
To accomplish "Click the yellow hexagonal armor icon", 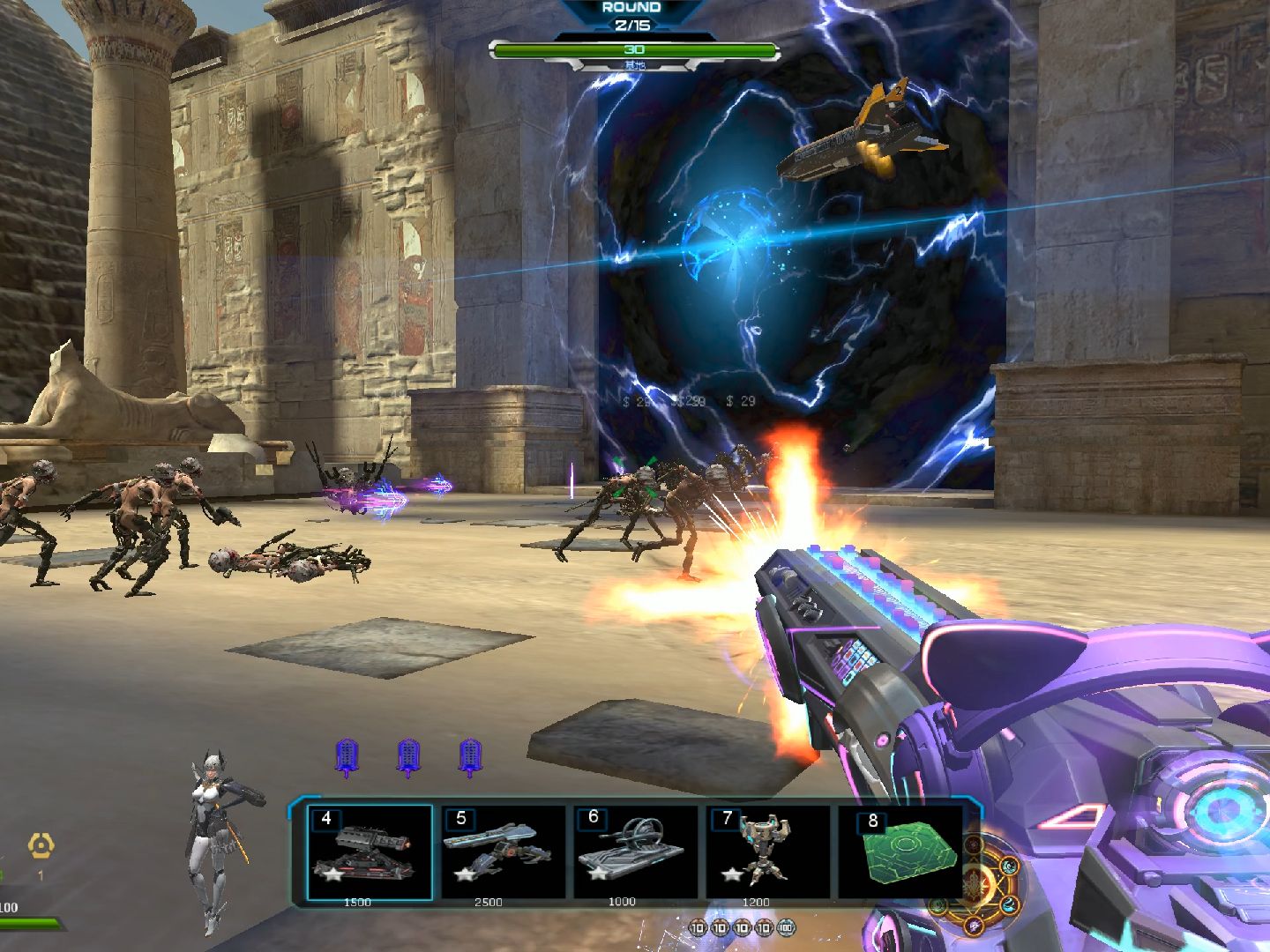I will coord(41,846).
